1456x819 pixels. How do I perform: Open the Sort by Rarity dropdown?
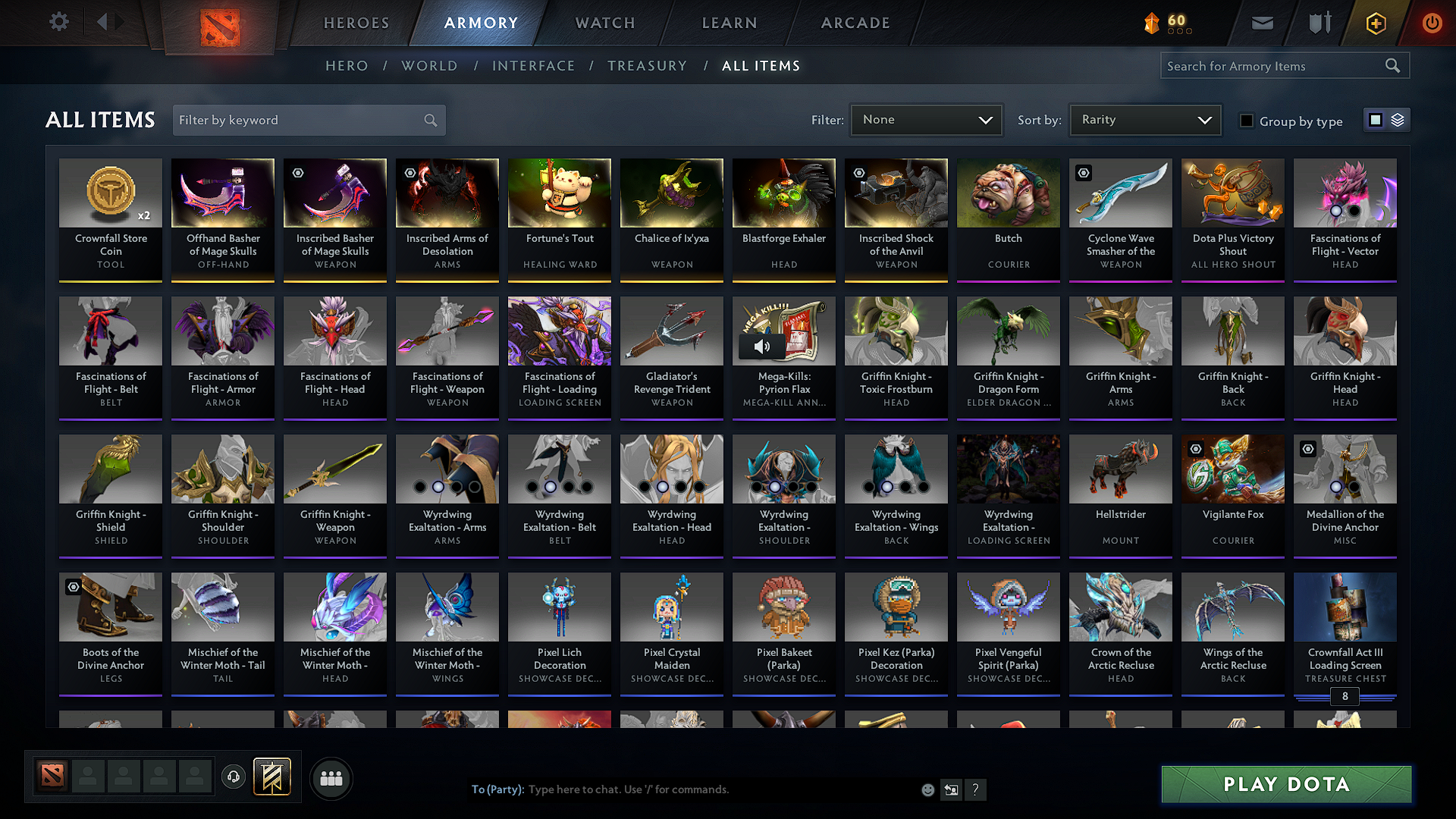coord(1144,119)
